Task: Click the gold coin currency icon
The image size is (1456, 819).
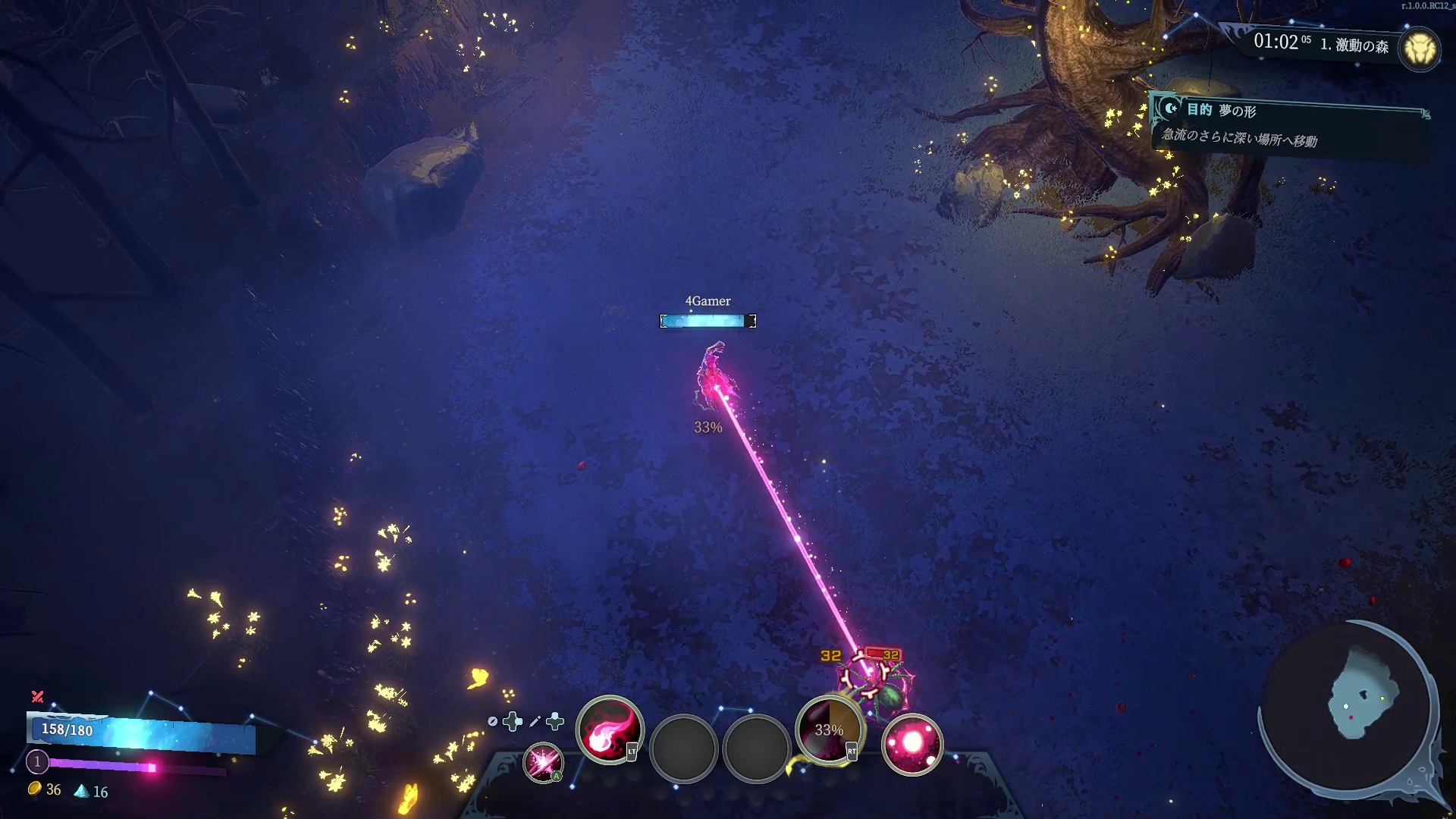Action: [x=35, y=789]
